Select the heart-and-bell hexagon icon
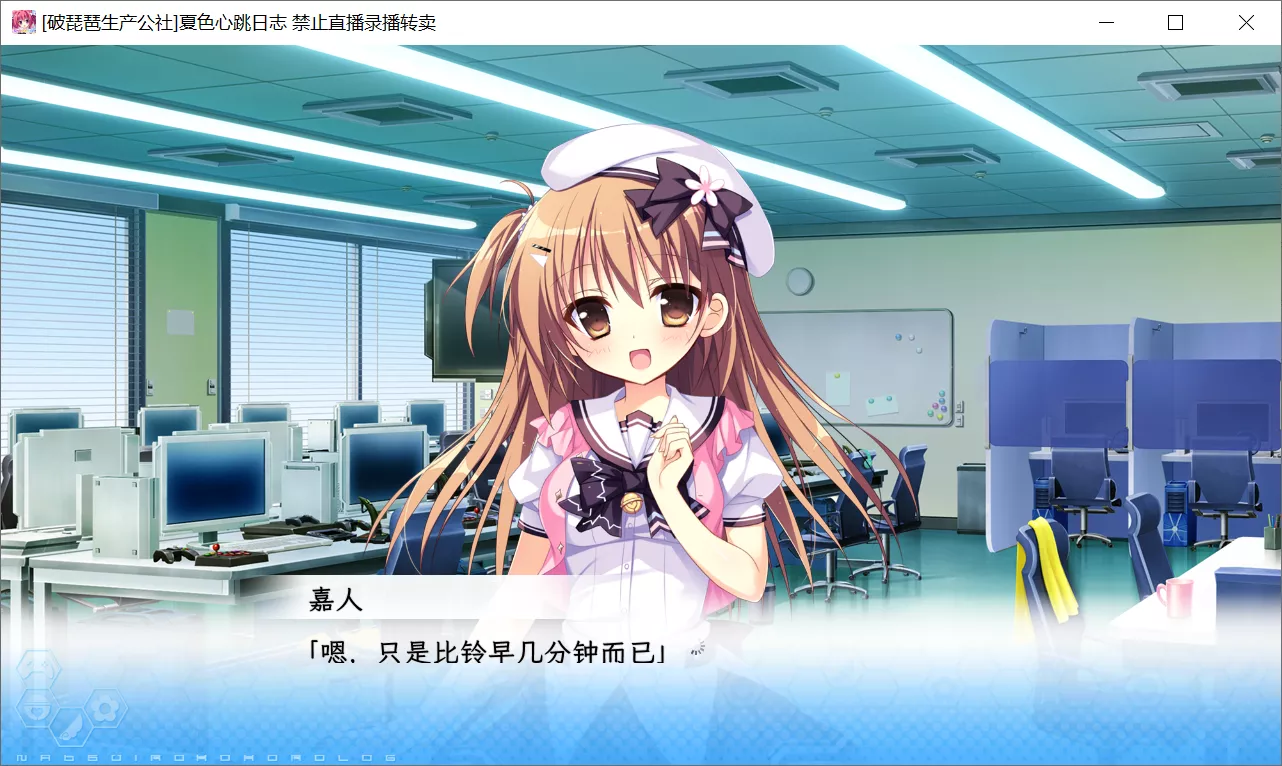 point(36,706)
